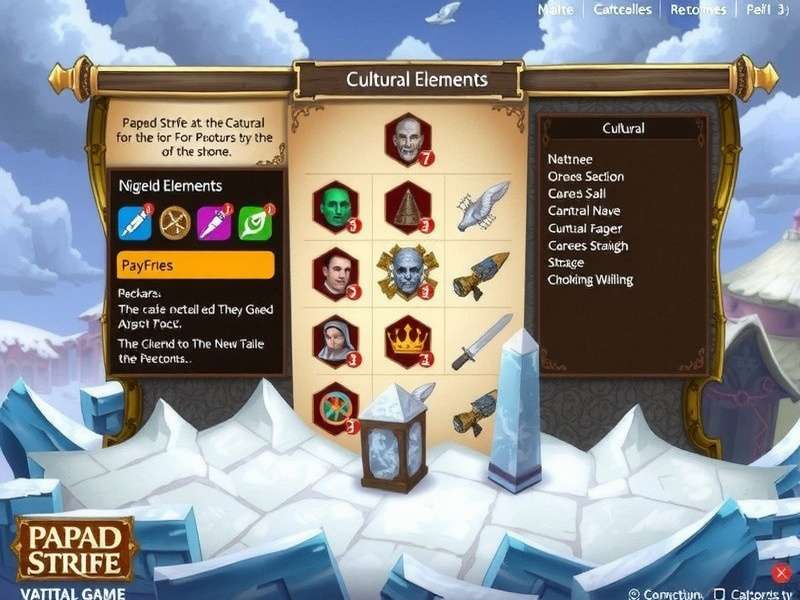Screen dimensions: 800x600
Task: Select the white winged item icon
Action: pos(477,207)
